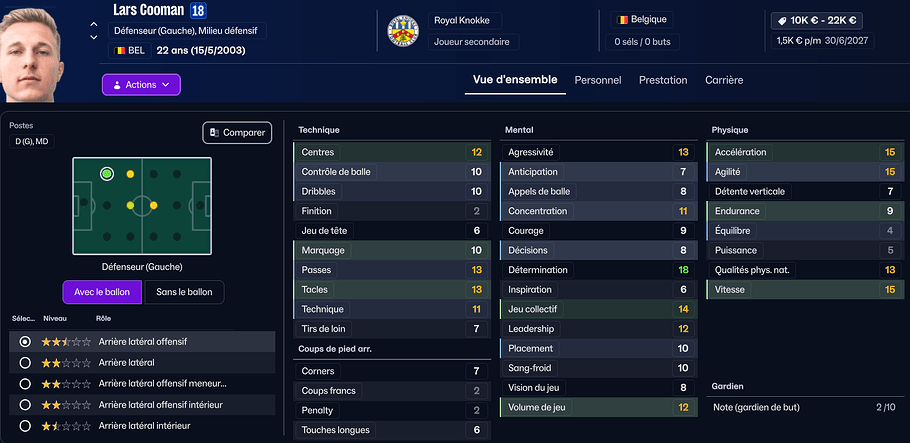Select Arrière latéral offensif meneur role
Image resolution: width=910 pixels, height=443 pixels.
25,384
